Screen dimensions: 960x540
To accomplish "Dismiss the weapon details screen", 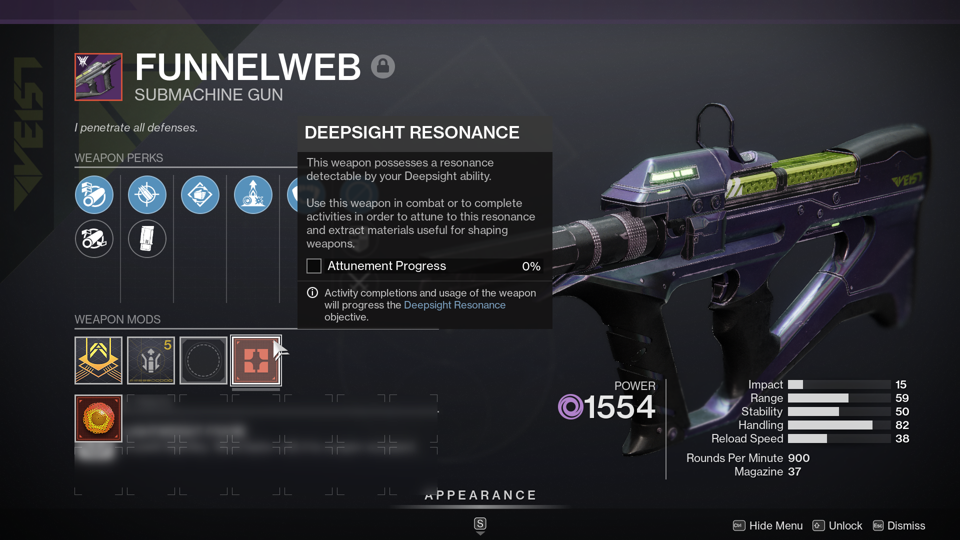I will 898,526.
